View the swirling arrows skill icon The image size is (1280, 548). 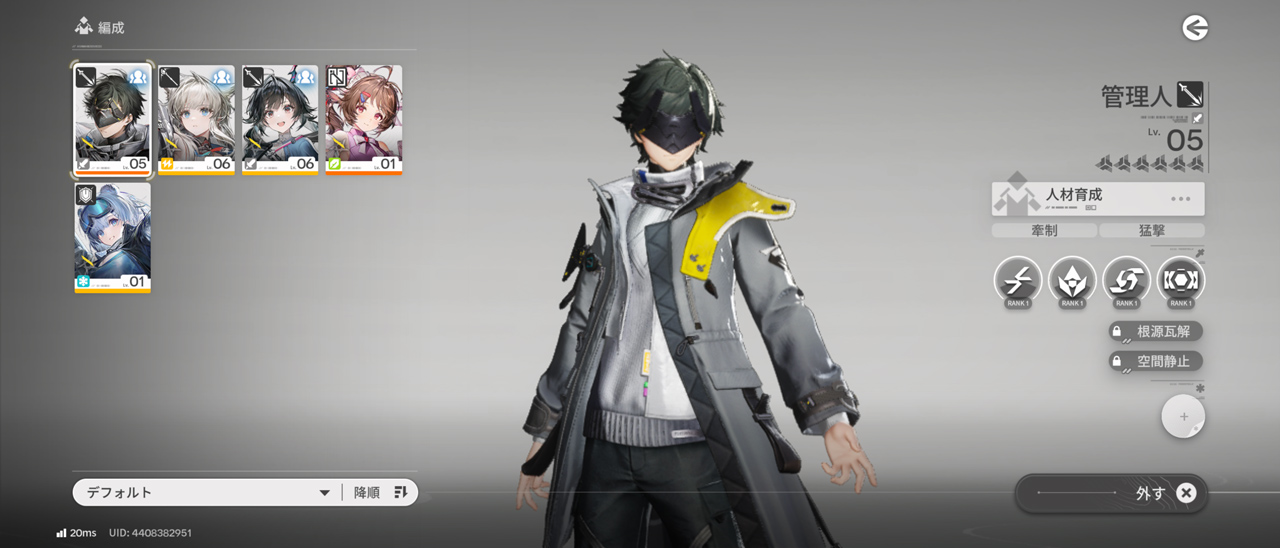pyautogui.click(x=1126, y=281)
